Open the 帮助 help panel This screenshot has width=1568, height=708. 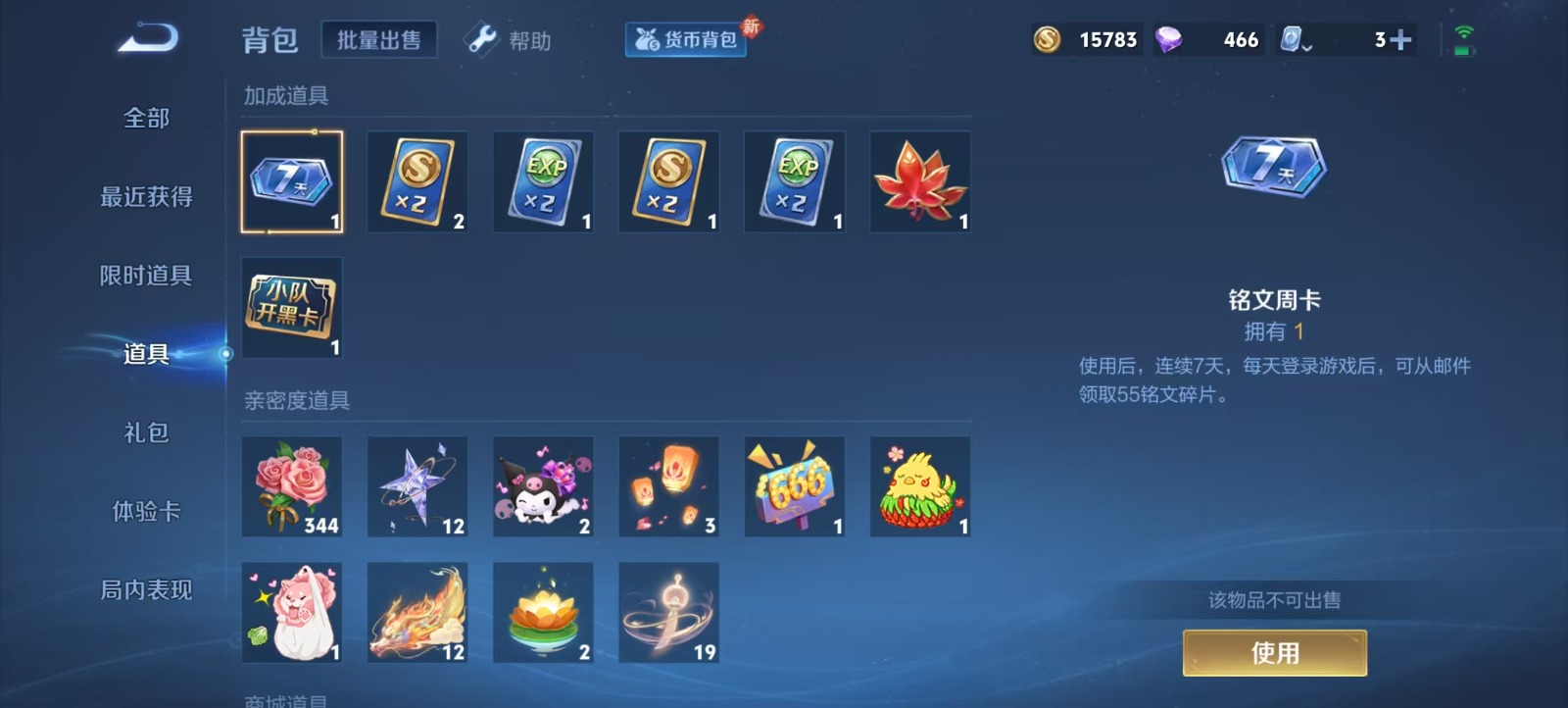pos(510,40)
